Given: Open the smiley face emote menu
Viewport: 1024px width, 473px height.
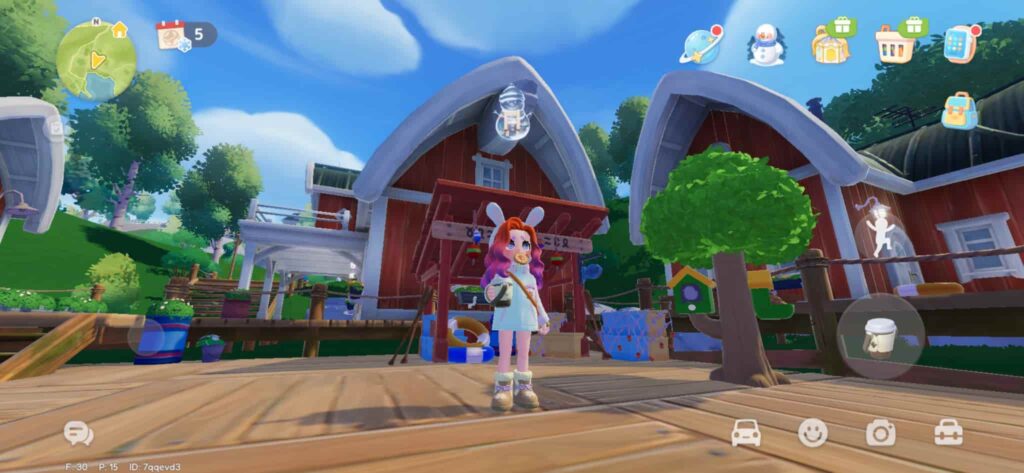Looking at the screenshot, I should click(x=813, y=433).
